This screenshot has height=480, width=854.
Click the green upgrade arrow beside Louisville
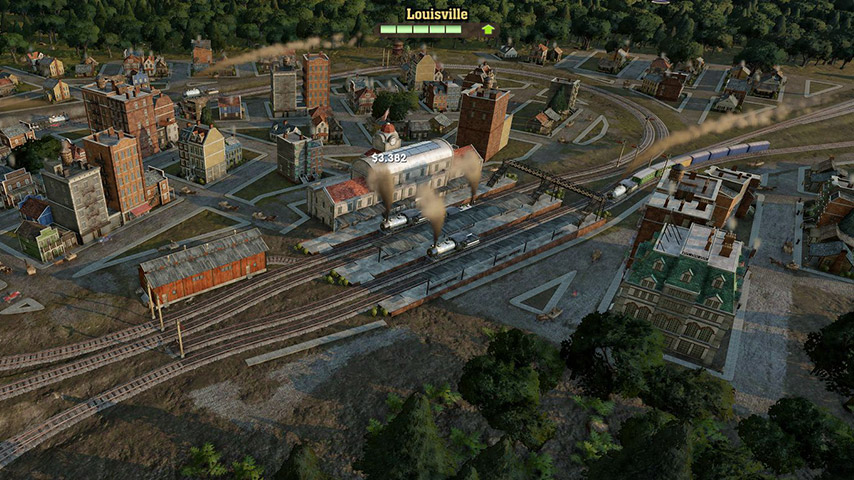488,29
